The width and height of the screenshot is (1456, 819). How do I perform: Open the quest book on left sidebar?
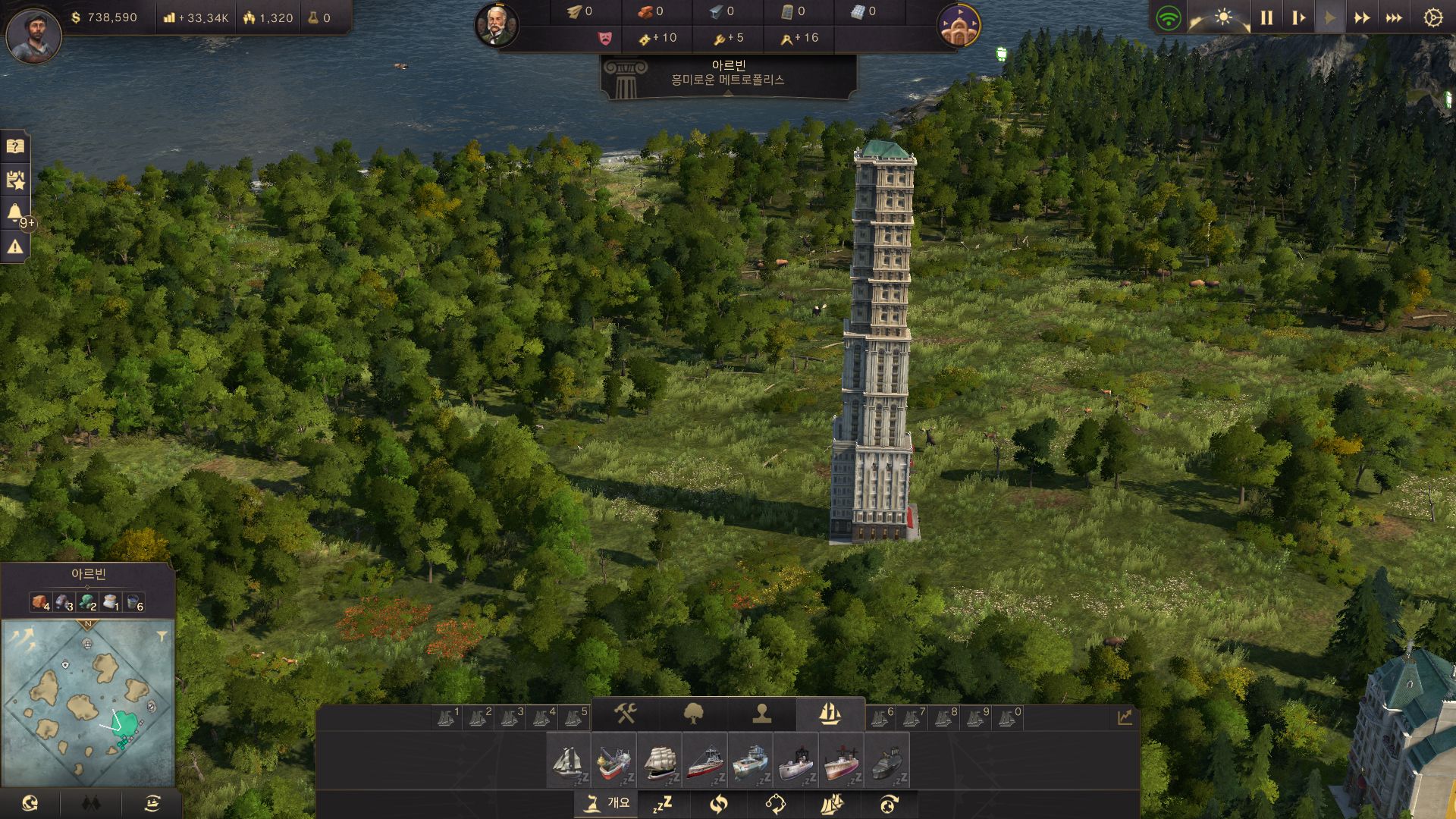(15, 146)
